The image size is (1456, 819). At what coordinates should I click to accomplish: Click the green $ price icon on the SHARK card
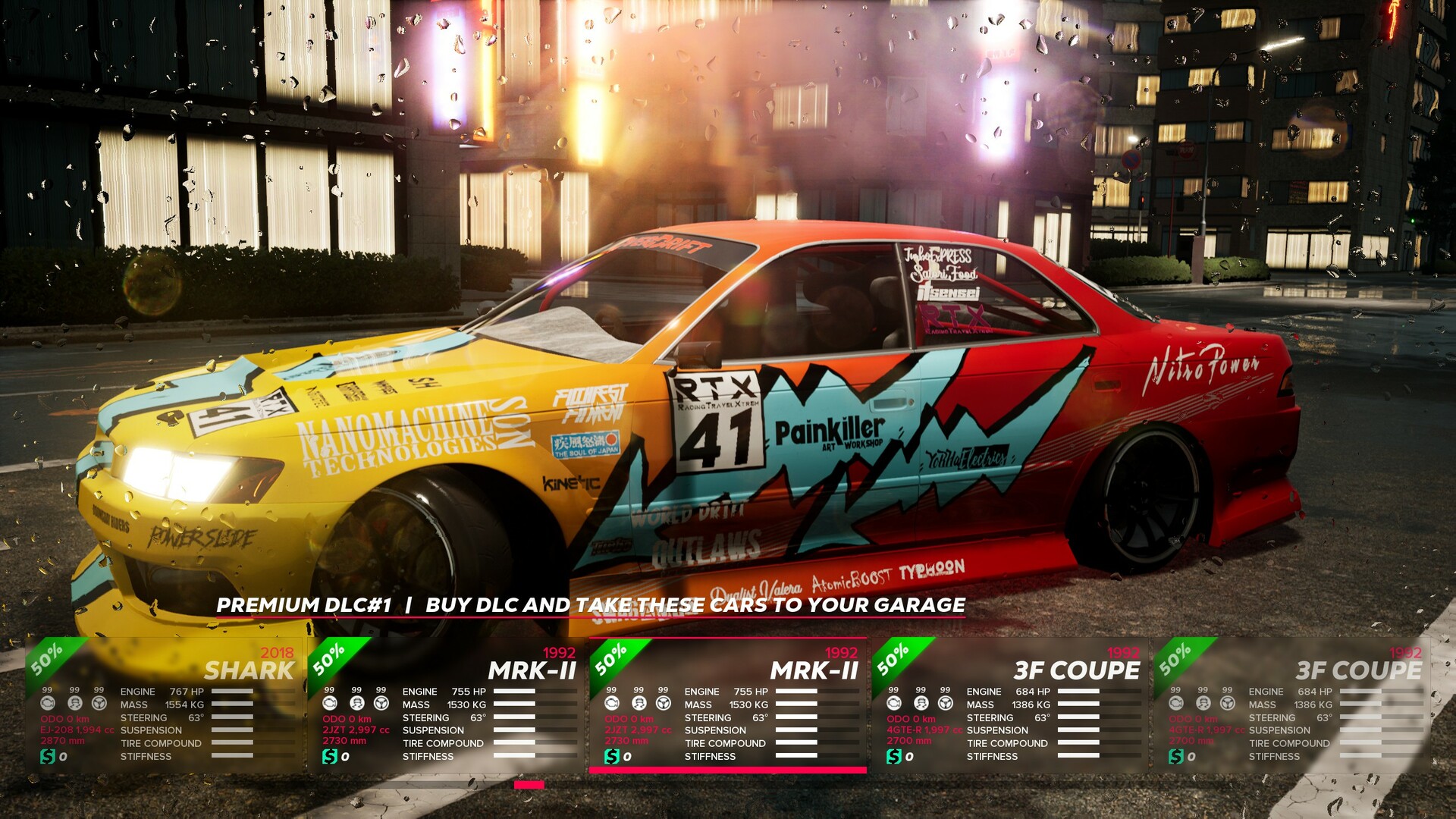click(x=48, y=756)
